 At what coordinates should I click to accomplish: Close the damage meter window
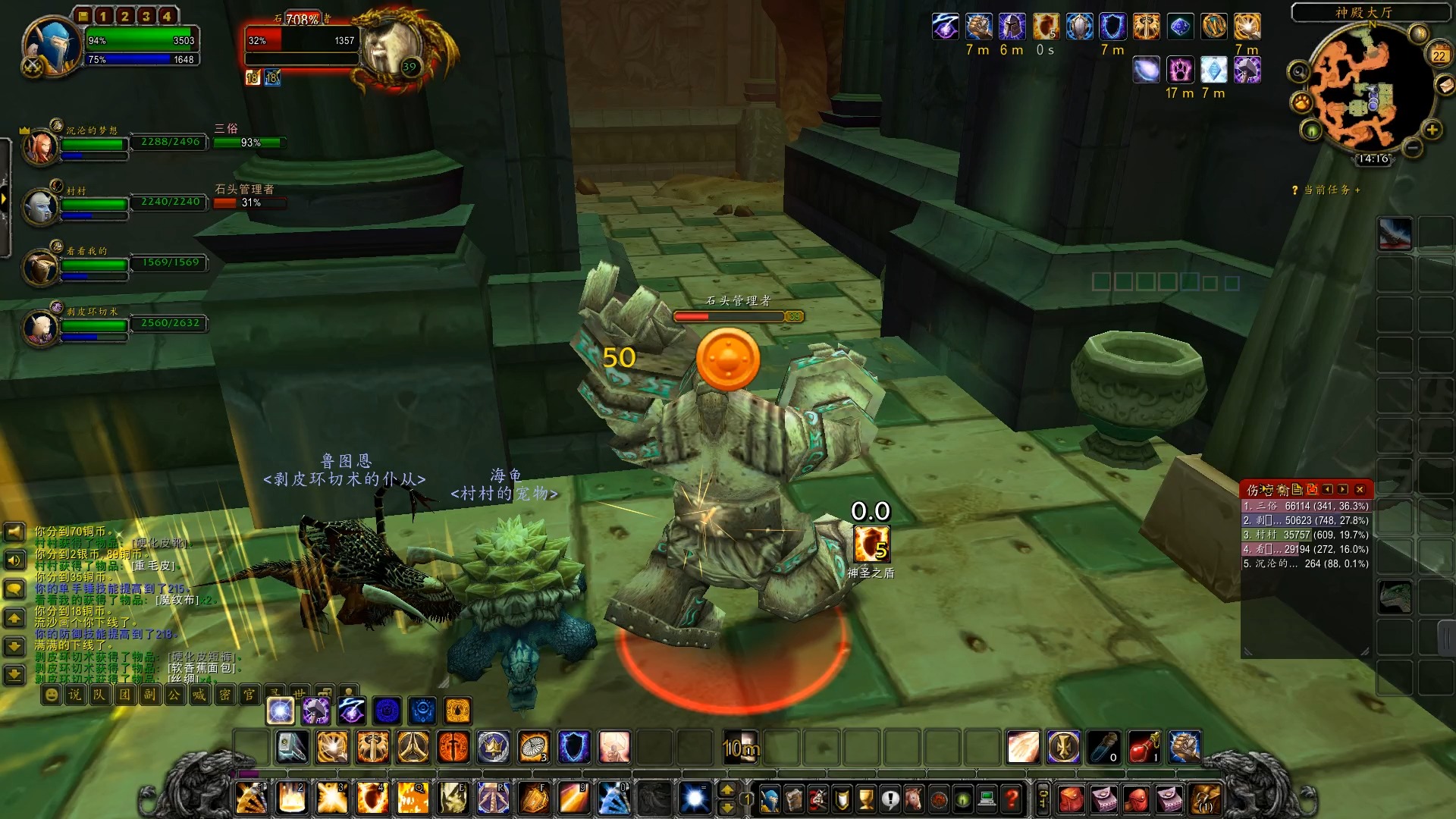1360,489
